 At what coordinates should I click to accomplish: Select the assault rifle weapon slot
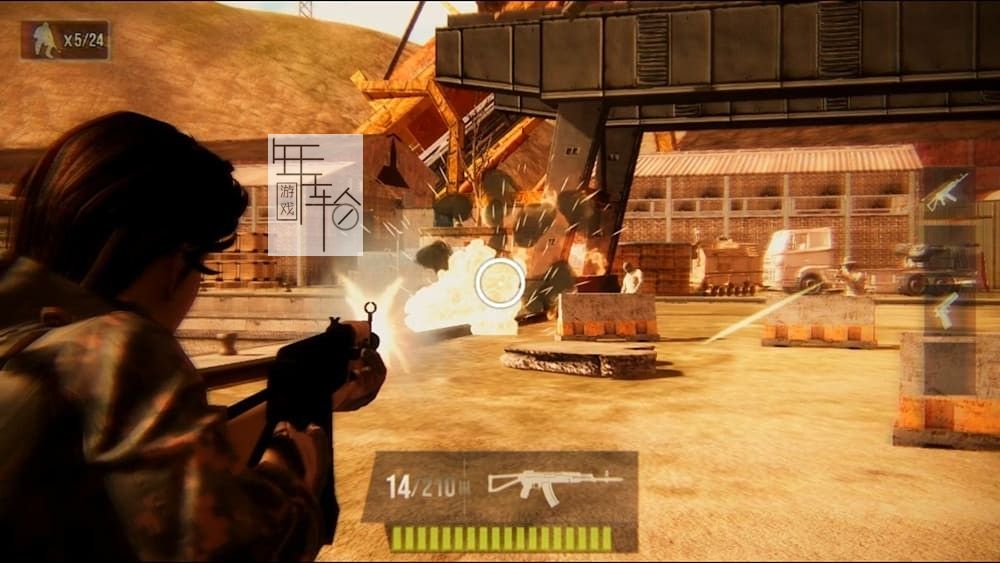(x=946, y=192)
